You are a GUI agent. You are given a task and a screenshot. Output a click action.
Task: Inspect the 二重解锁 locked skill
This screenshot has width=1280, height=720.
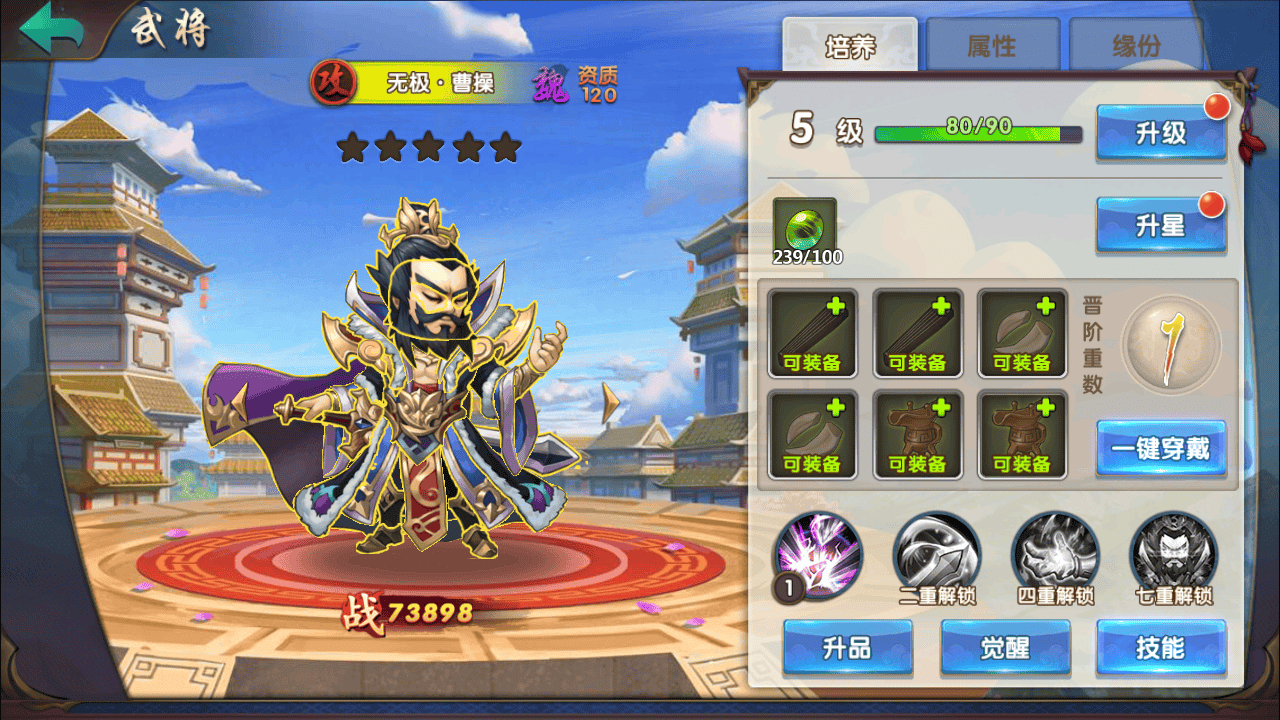(x=936, y=555)
